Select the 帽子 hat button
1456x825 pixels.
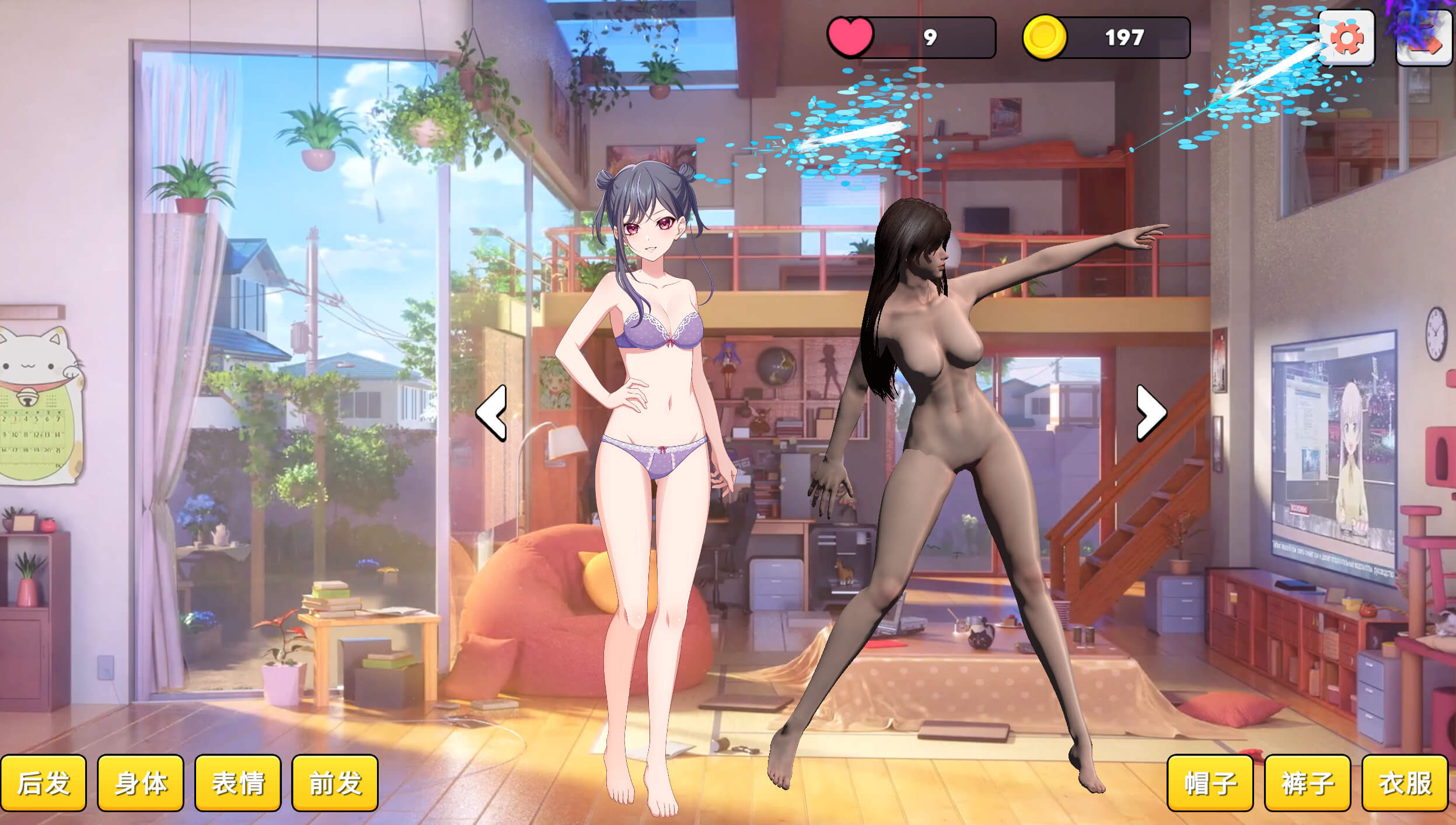tap(1210, 783)
